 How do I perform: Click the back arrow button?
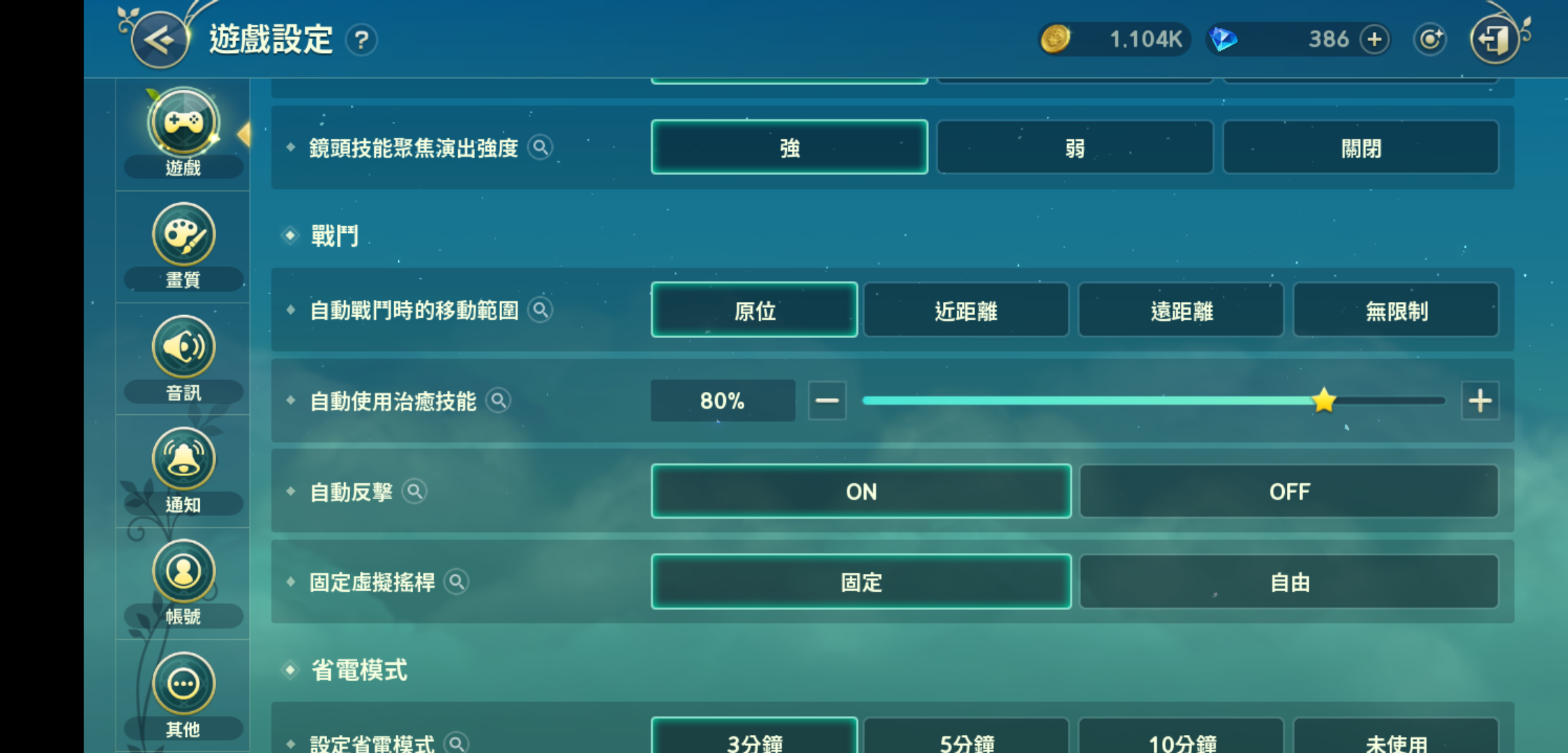pyautogui.click(x=159, y=40)
